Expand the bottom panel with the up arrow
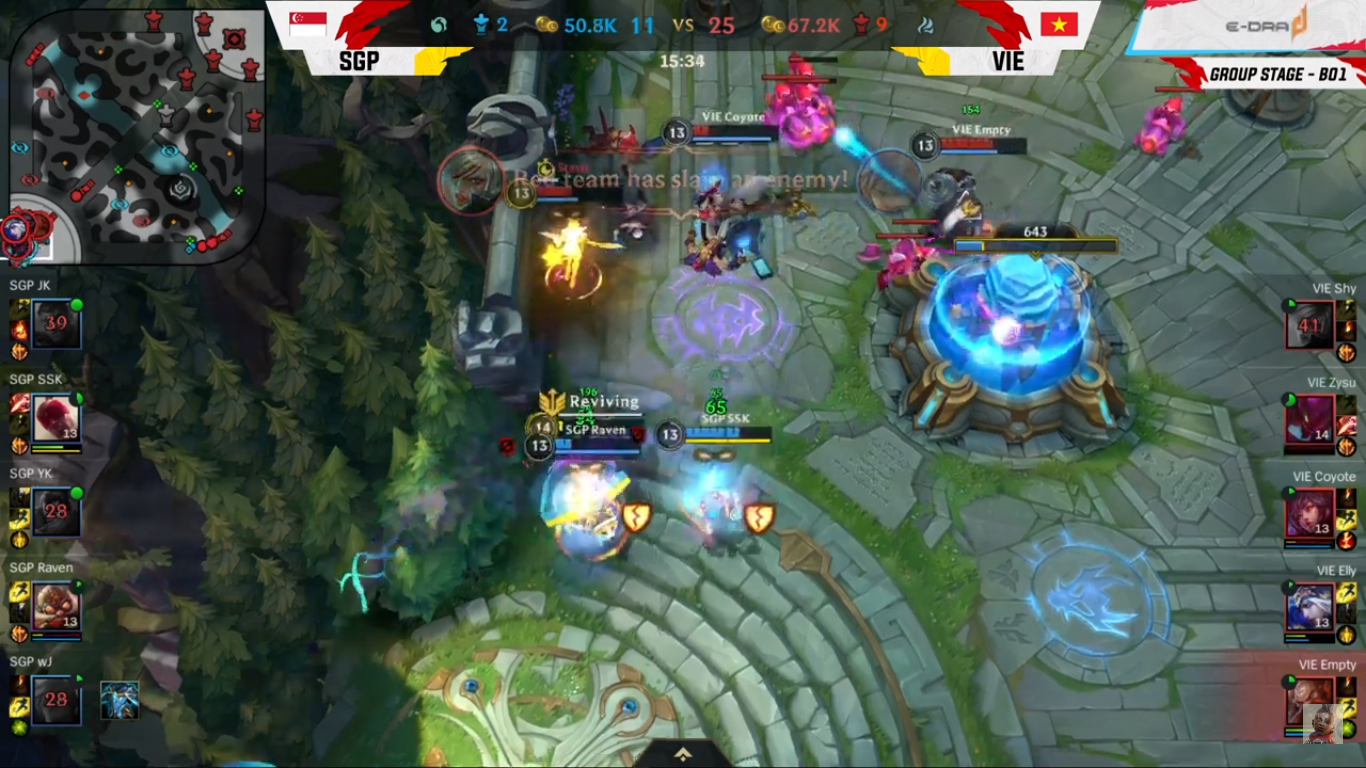Viewport: 1366px width, 768px height. [683, 754]
